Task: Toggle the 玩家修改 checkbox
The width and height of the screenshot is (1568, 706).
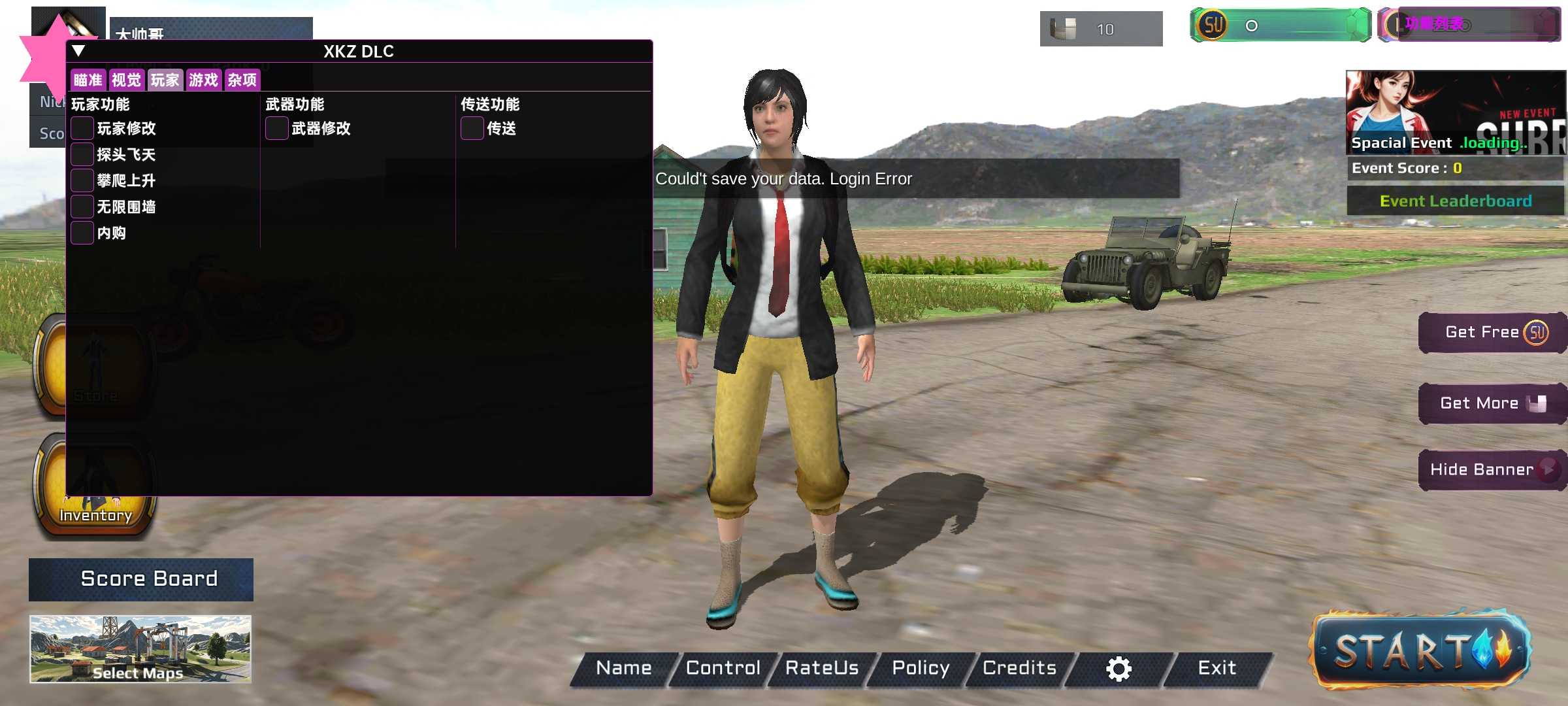Action: pos(82,128)
